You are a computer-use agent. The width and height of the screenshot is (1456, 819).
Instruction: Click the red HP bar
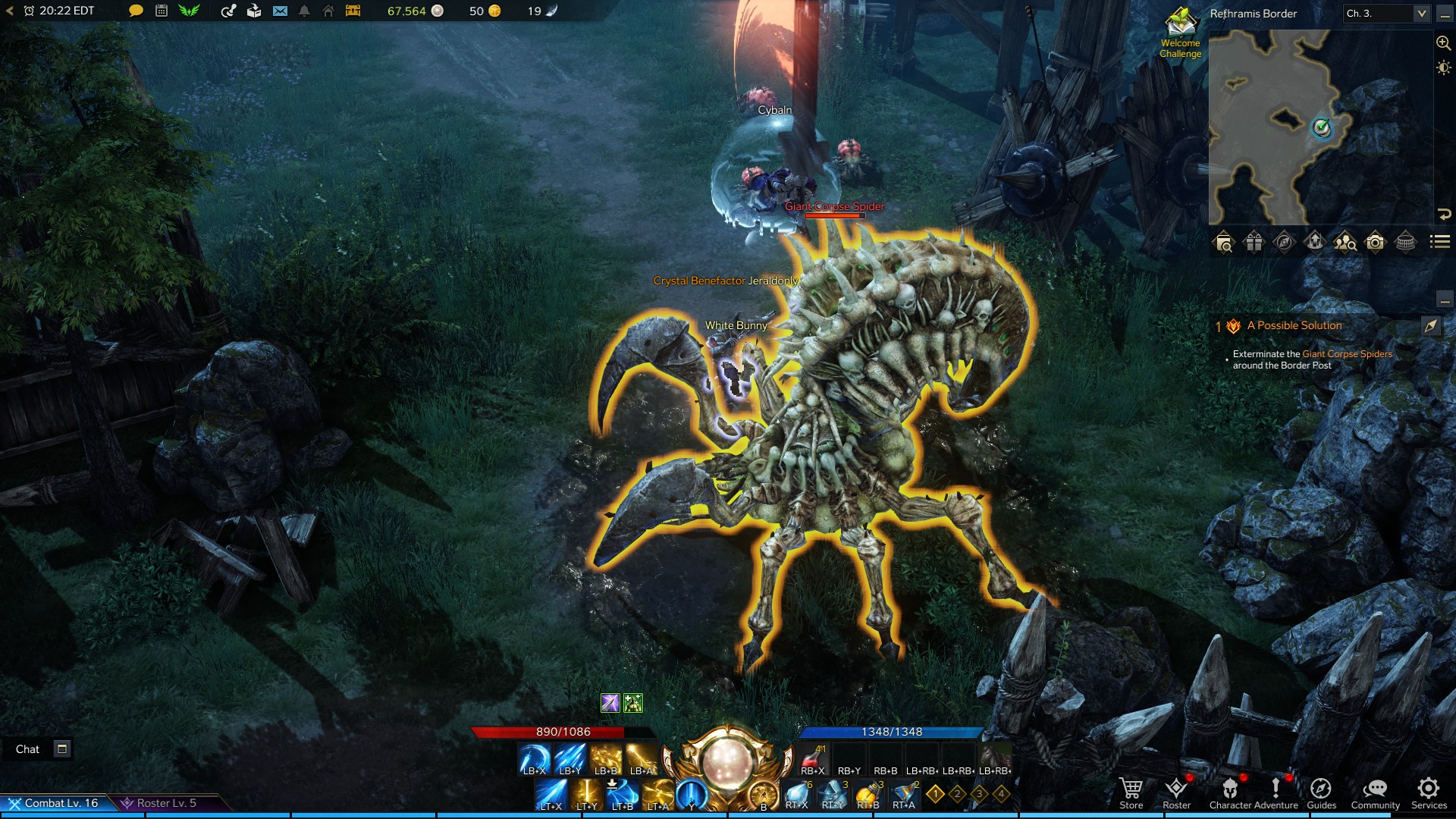pos(565,733)
